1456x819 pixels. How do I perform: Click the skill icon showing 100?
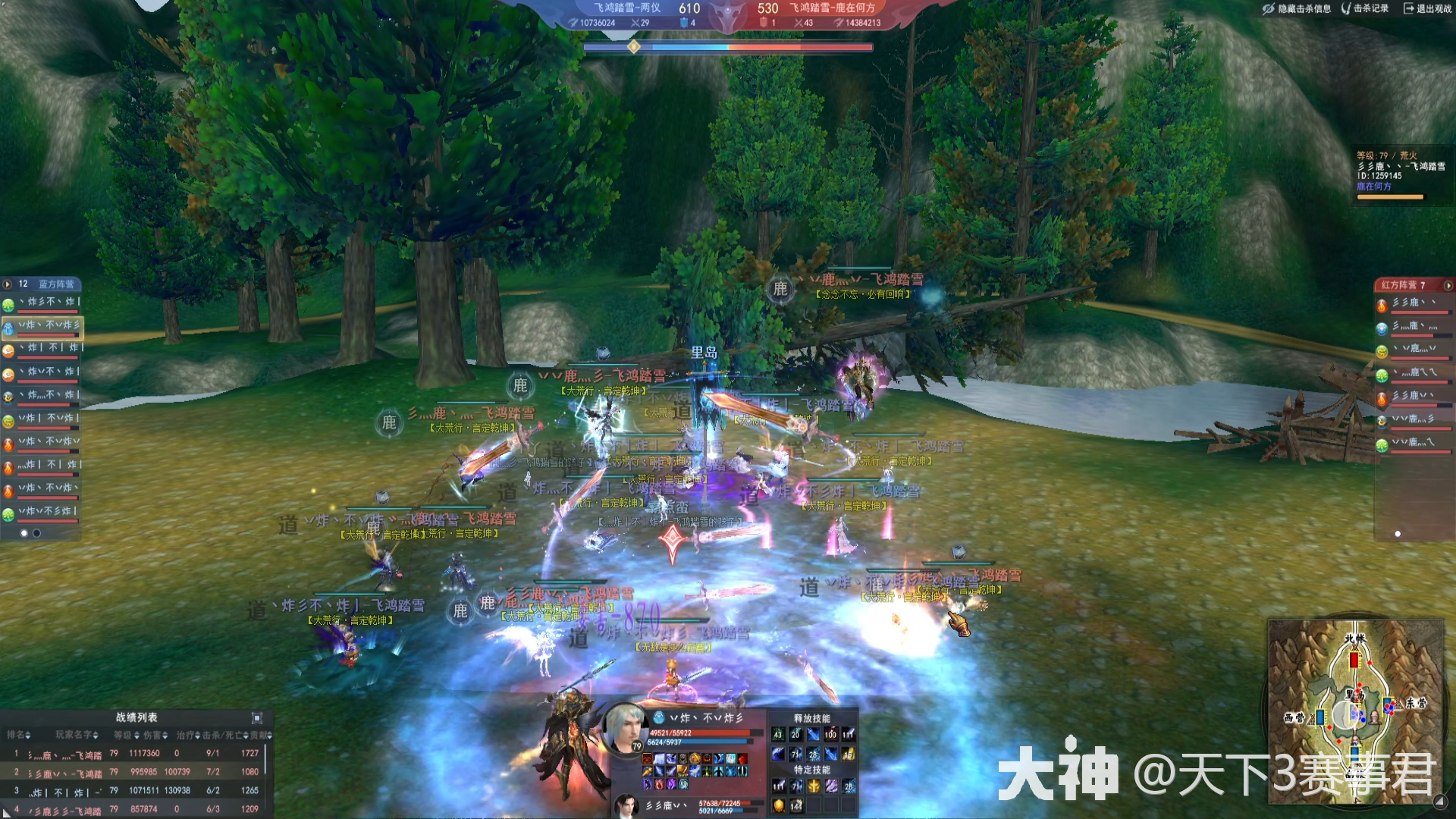click(x=831, y=734)
